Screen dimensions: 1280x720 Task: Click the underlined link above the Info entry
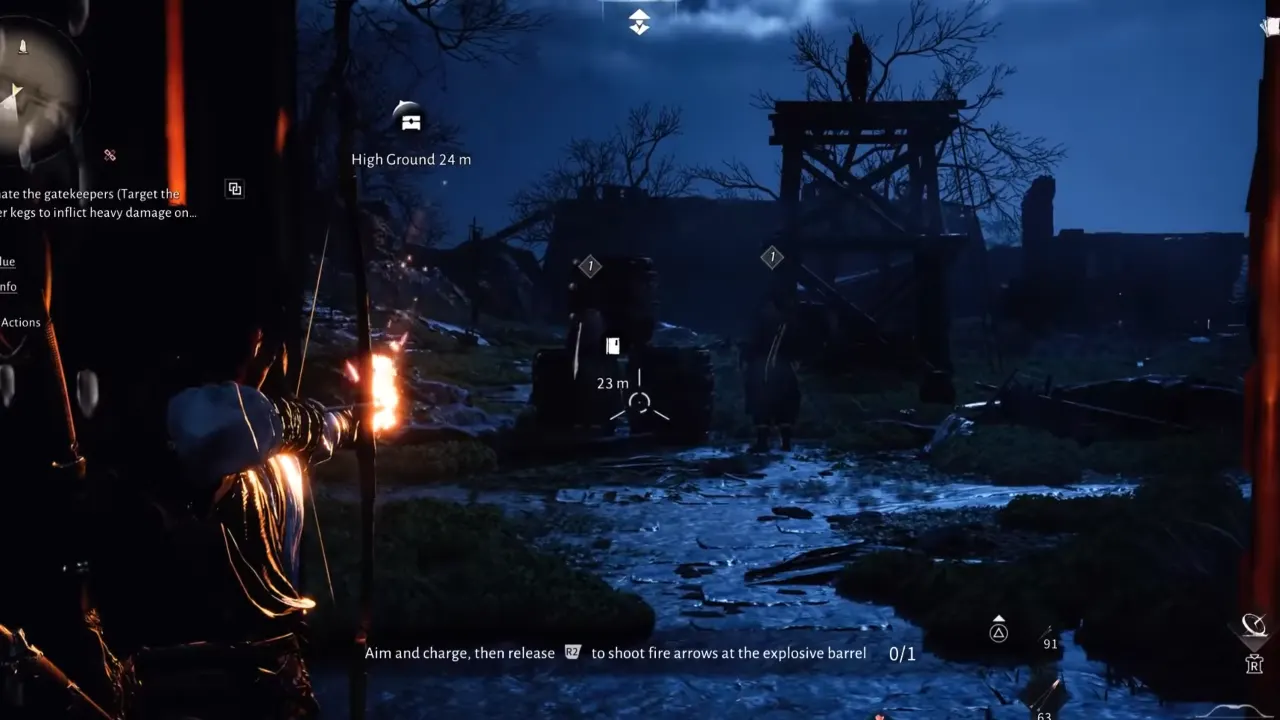[6, 261]
